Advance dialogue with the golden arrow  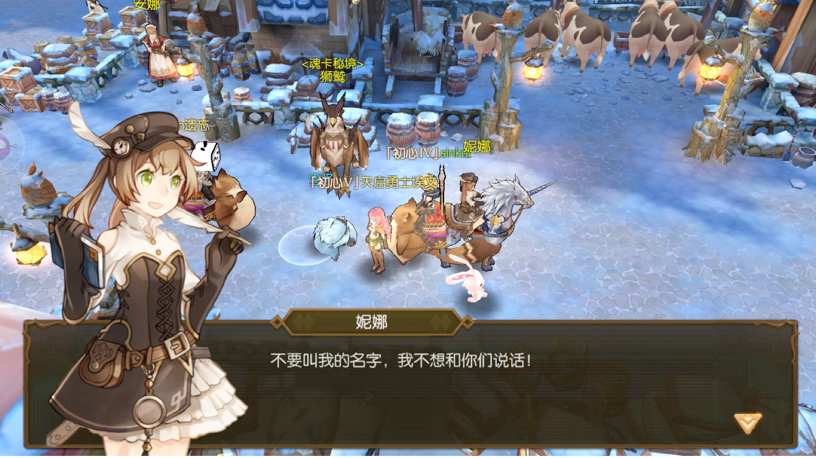tap(747, 421)
